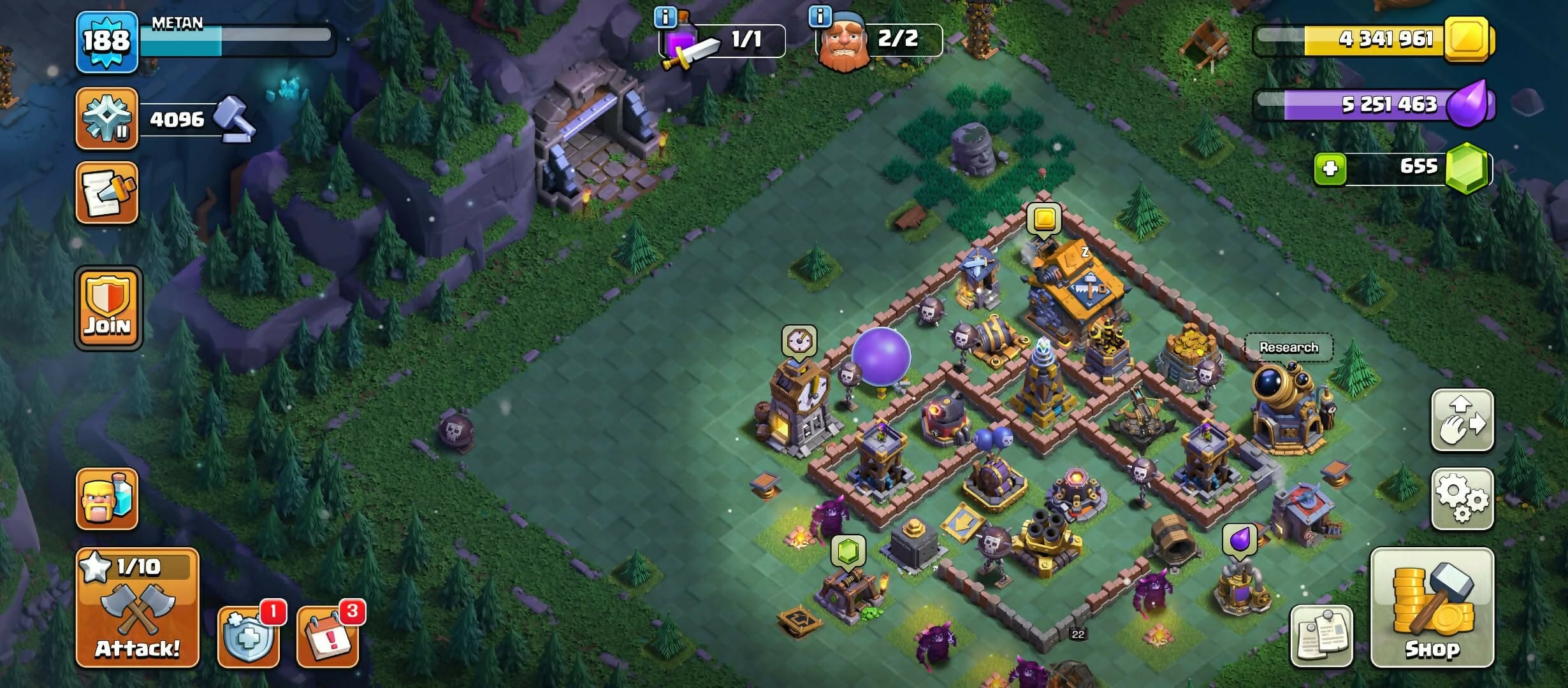Show master builder info icon
This screenshot has height=688, width=1568.
[820, 17]
